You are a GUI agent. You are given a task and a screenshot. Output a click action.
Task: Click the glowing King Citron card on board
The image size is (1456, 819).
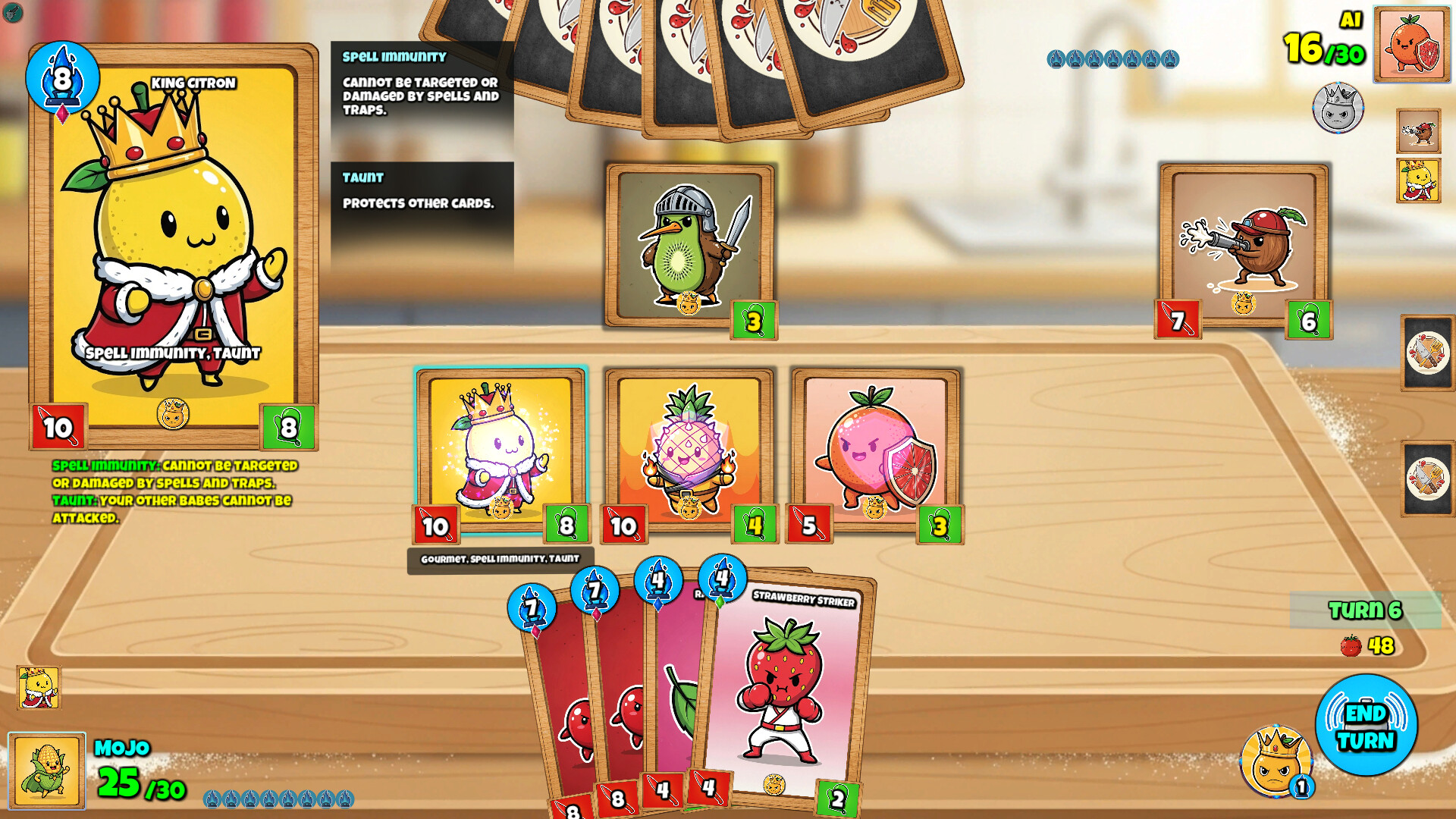coord(500,447)
